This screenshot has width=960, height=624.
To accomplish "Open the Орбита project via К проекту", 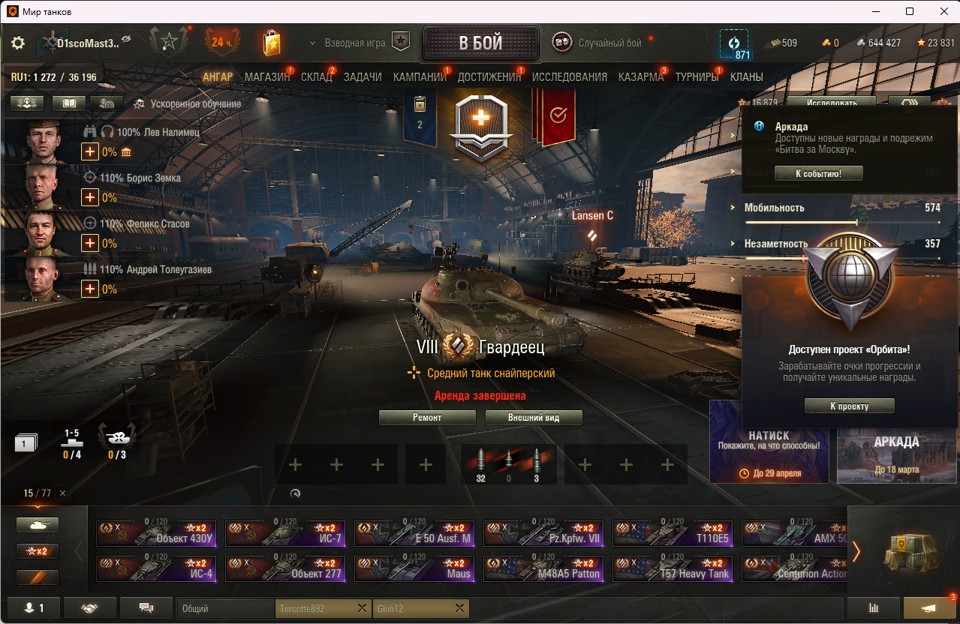I will click(849, 406).
